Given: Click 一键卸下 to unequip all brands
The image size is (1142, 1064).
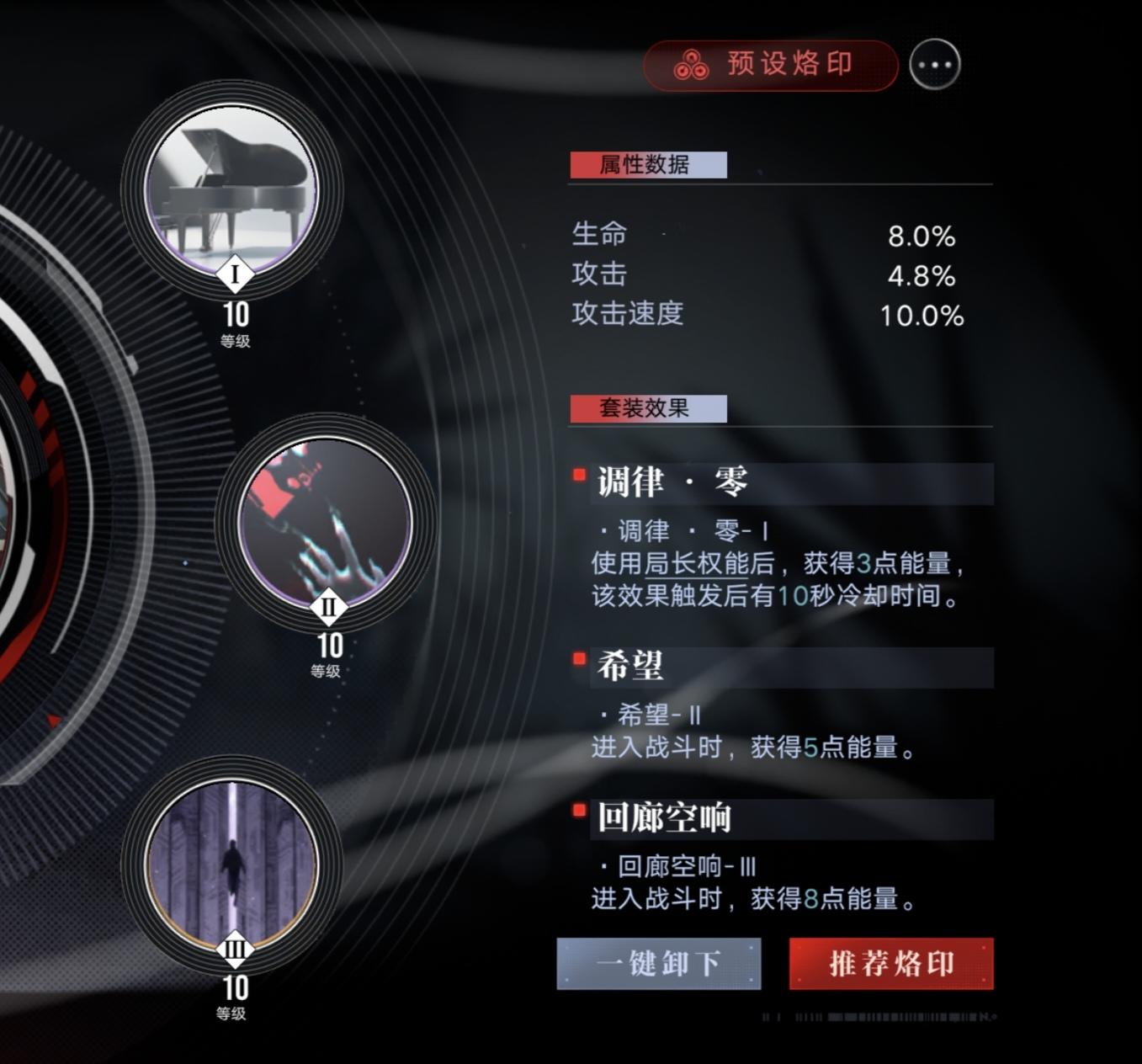Looking at the screenshot, I should coord(659,965).
